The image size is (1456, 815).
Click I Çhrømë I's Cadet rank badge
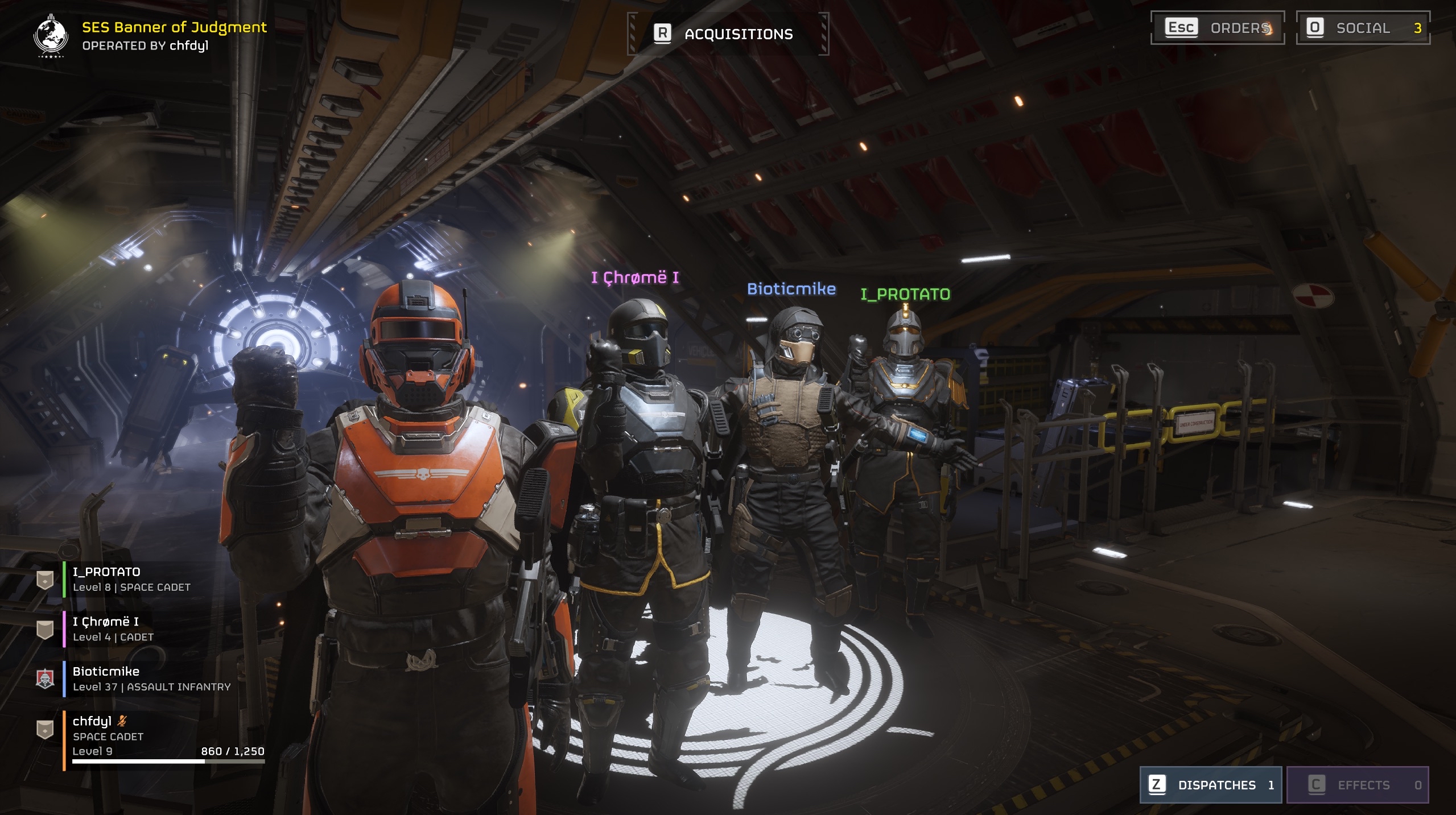tap(45, 630)
